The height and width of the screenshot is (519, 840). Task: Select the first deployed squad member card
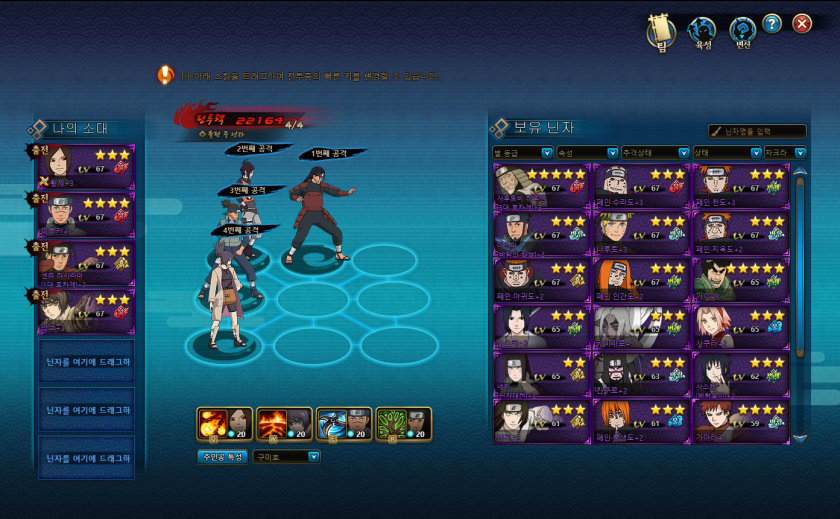click(x=84, y=167)
